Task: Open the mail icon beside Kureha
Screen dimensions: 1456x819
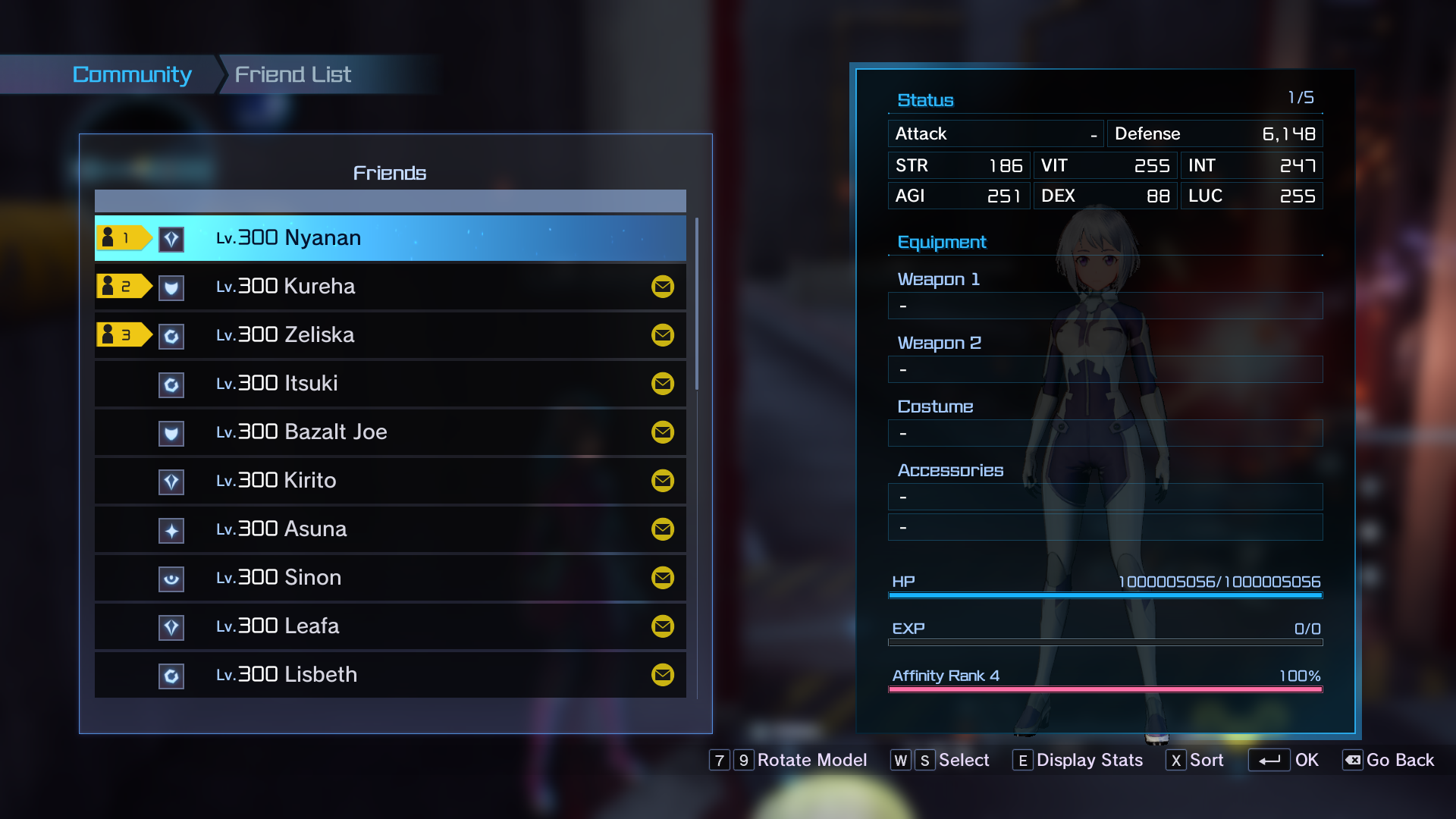Action: tap(663, 287)
